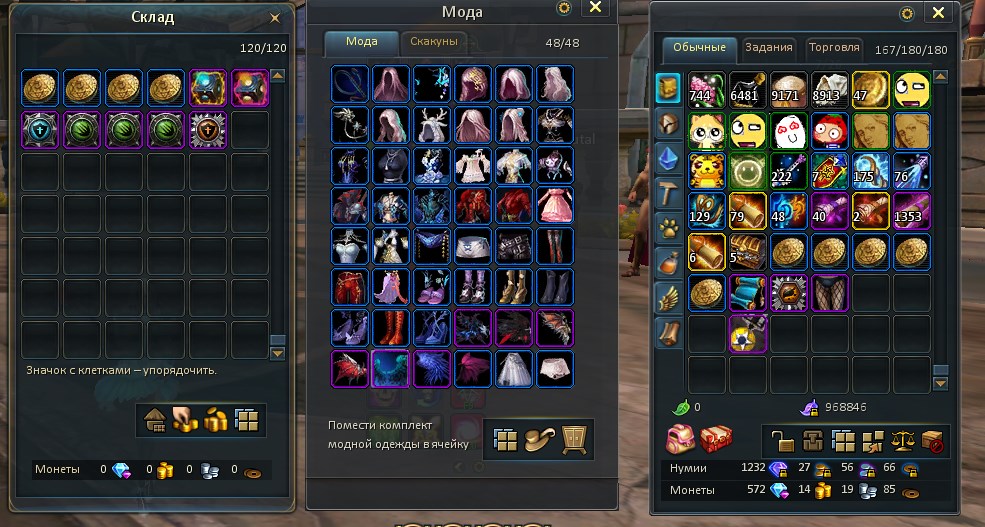This screenshot has width=985, height=527.
Task: Pick the yellow tiger emoticon item
Action: point(706,168)
